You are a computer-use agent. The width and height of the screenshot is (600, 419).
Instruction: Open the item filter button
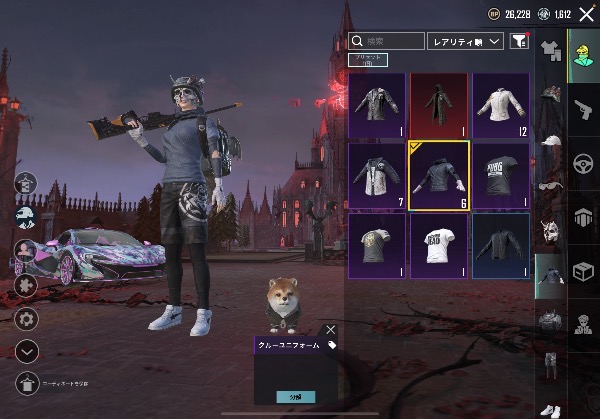tap(519, 41)
